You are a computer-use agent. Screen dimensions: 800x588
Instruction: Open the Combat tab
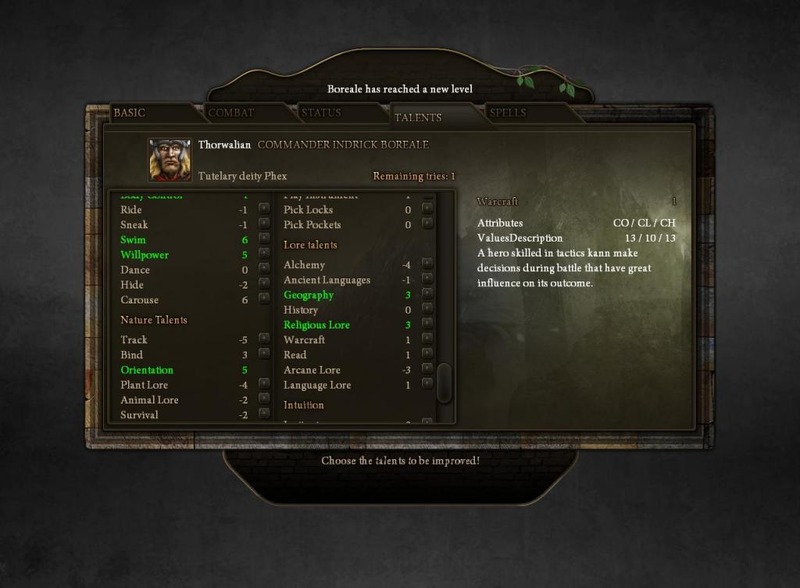click(232, 113)
